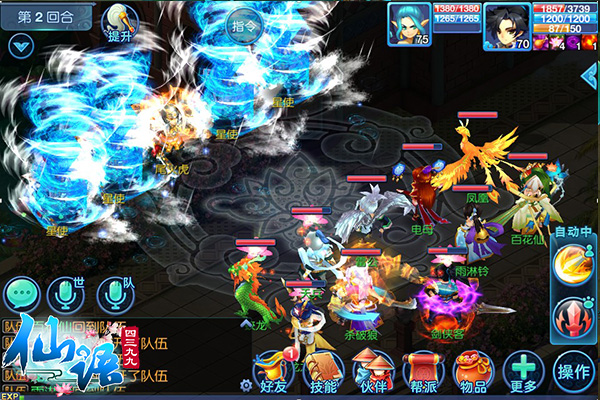The height and width of the screenshot is (400, 600).
Task: Show the 更多 more options
Action: click(523, 371)
